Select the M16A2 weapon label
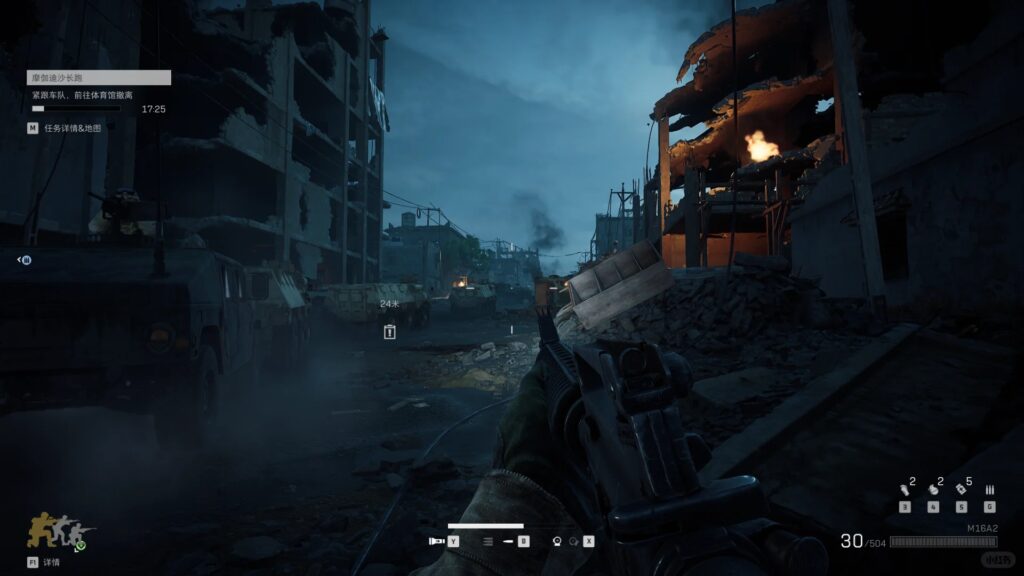The width and height of the screenshot is (1024, 576). [x=982, y=528]
